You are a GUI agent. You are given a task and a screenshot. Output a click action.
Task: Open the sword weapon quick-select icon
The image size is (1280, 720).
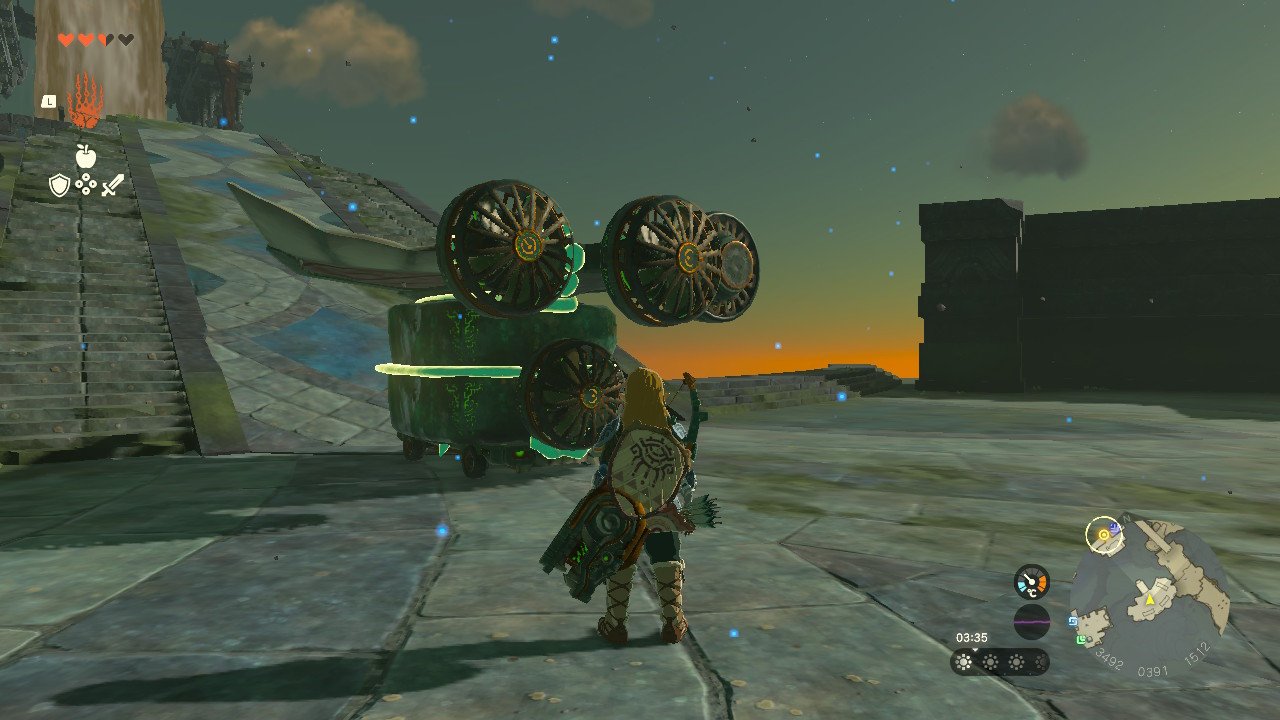point(112,185)
